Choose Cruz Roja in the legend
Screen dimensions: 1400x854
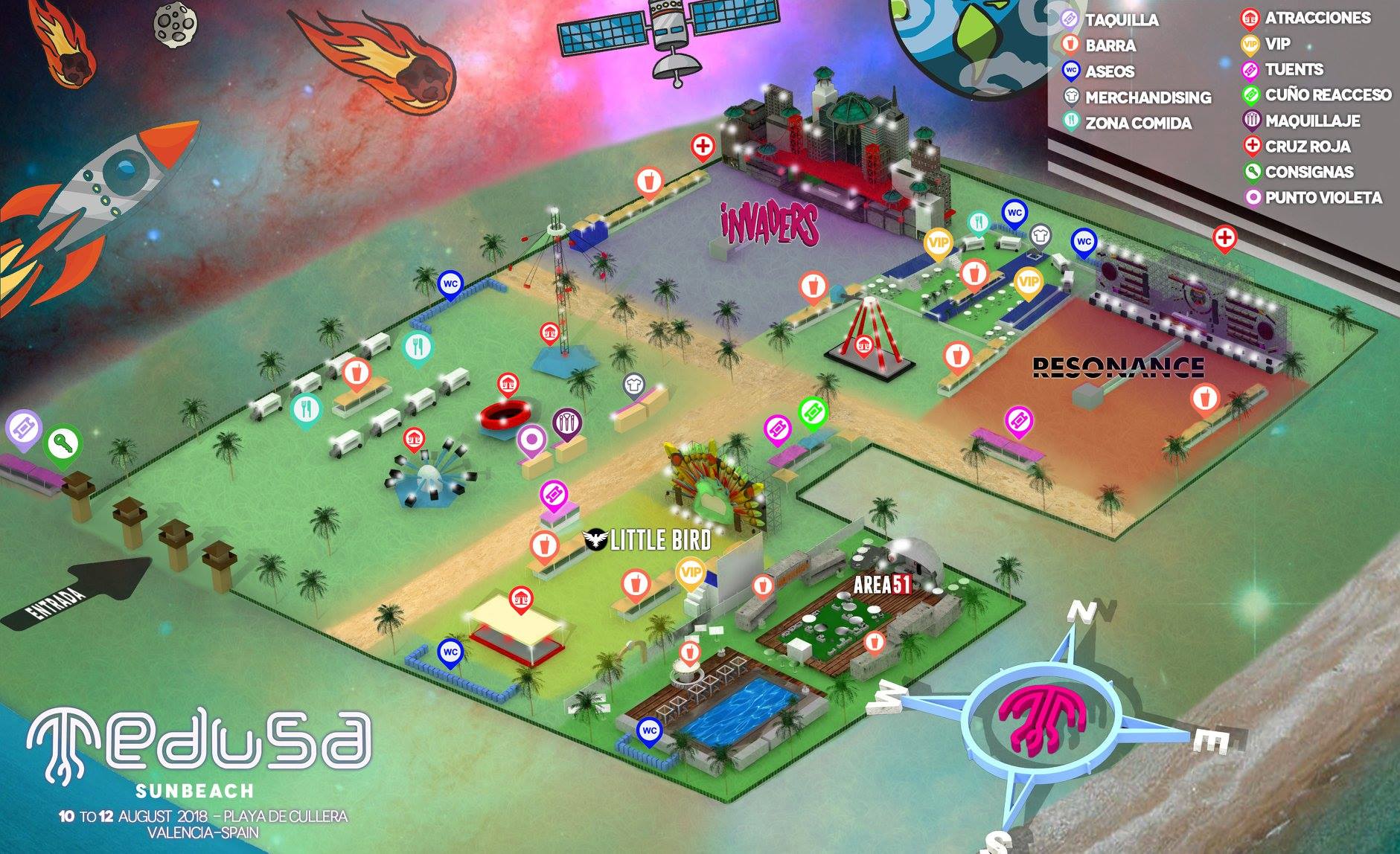click(x=1307, y=147)
